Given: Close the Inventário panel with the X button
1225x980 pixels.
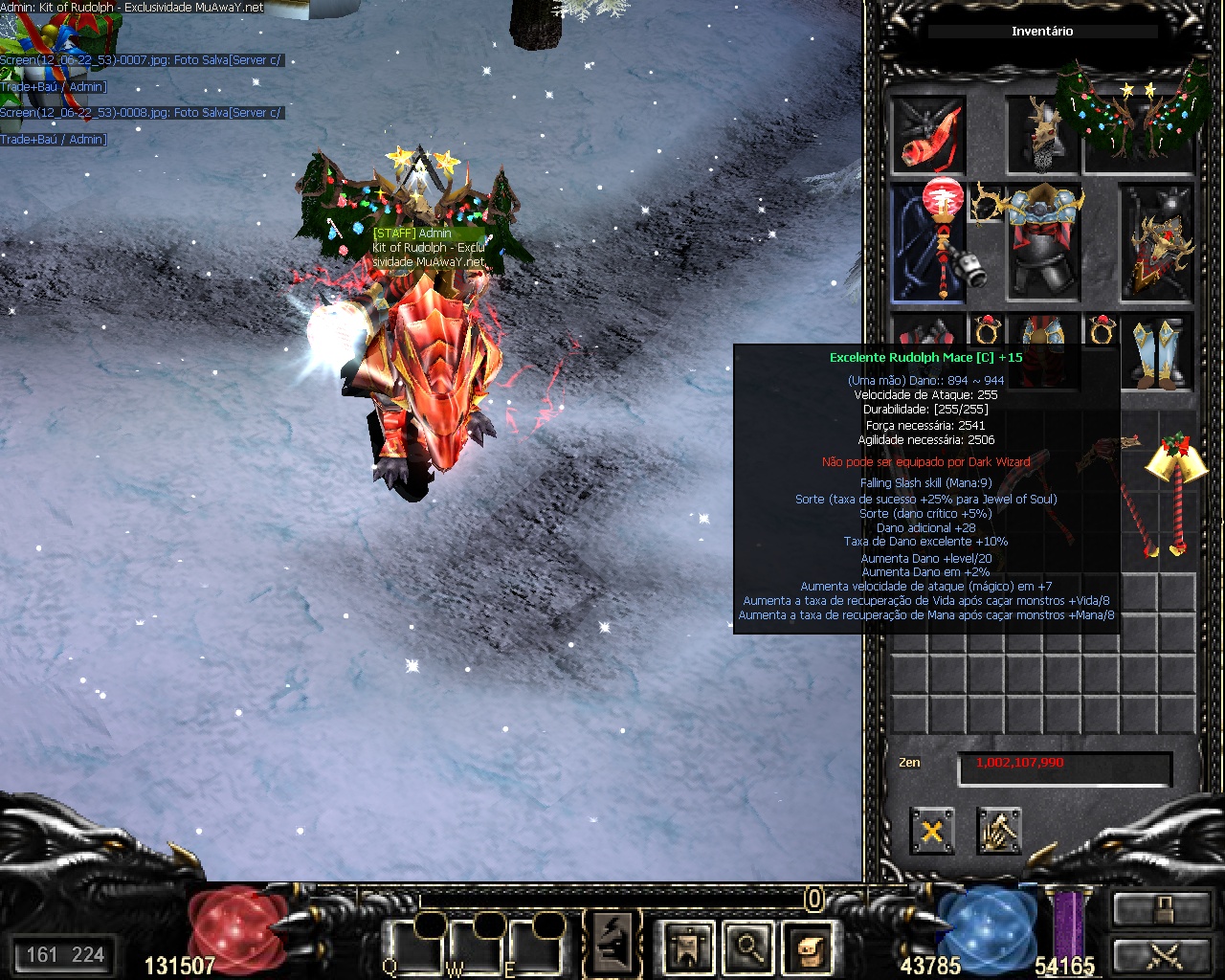Looking at the screenshot, I should click(931, 831).
